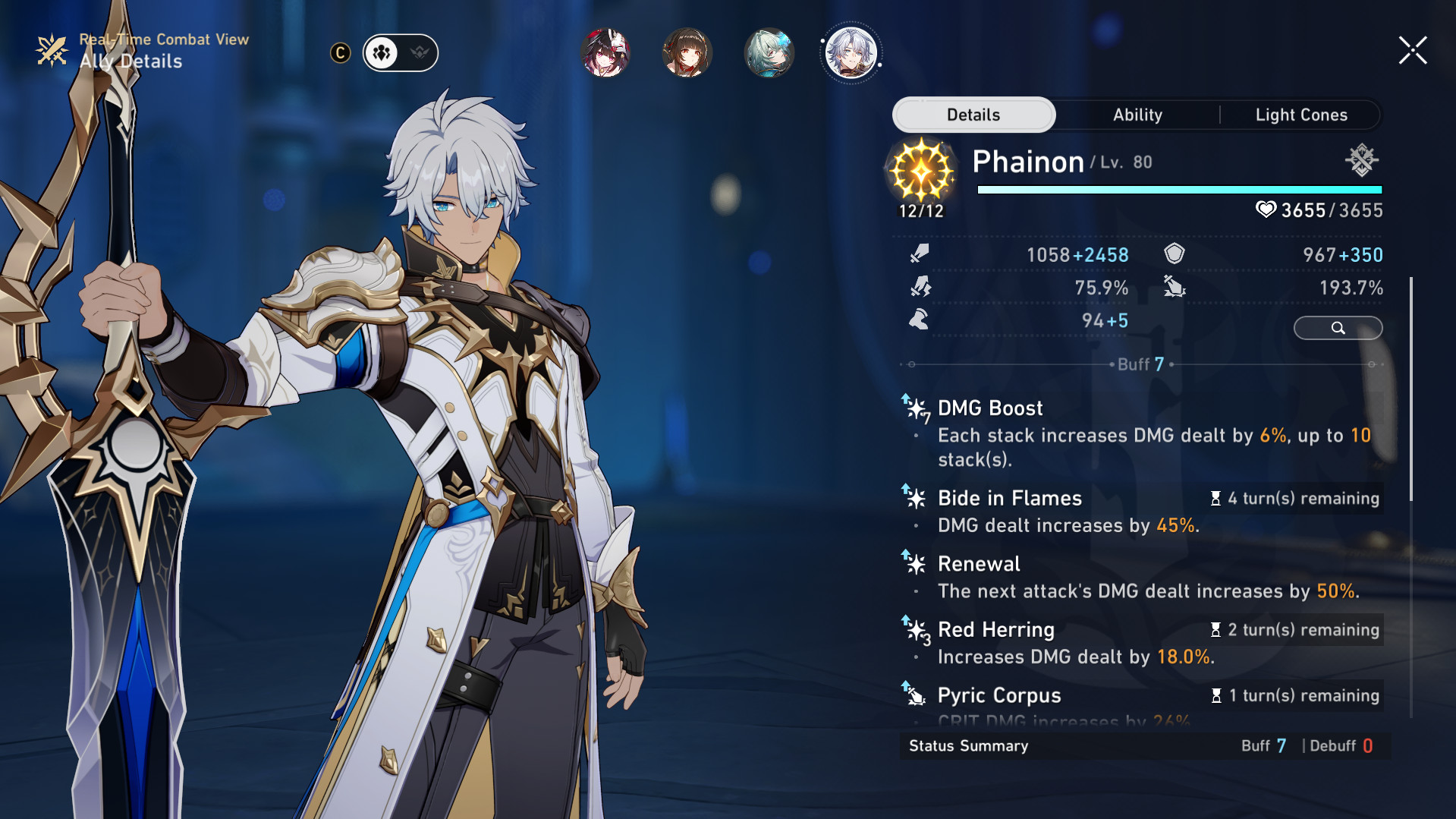Expand the Renewal buff details
Image resolution: width=1456 pixels, height=819 pixels.
tap(980, 563)
